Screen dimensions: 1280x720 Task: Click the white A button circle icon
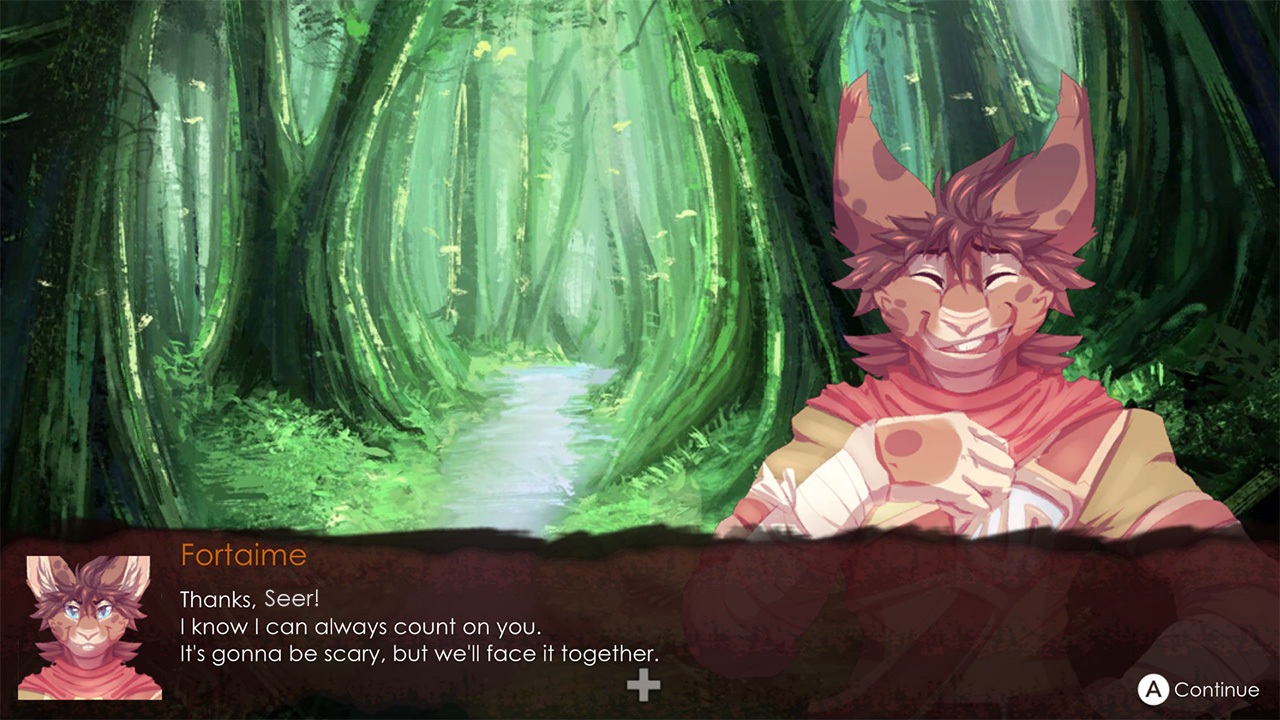click(1156, 689)
